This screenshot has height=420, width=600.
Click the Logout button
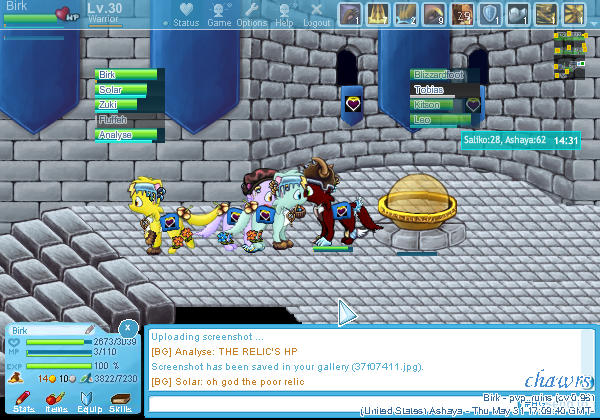(317, 15)
